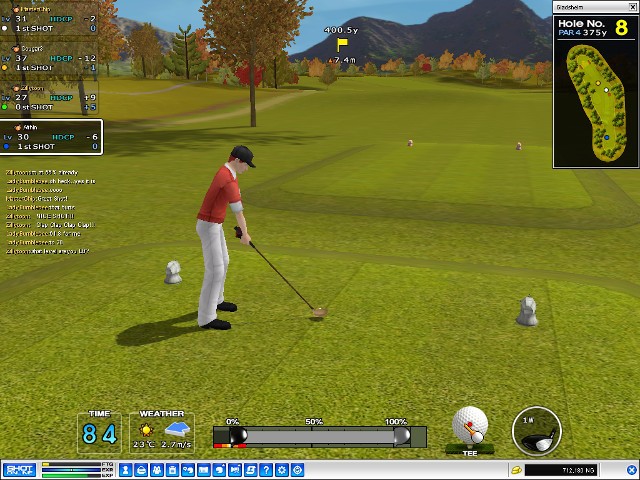This screenshot has height=480, width=640.
Task: Open the SHOT button in bottom bar
Action: (x=19, y=469)
